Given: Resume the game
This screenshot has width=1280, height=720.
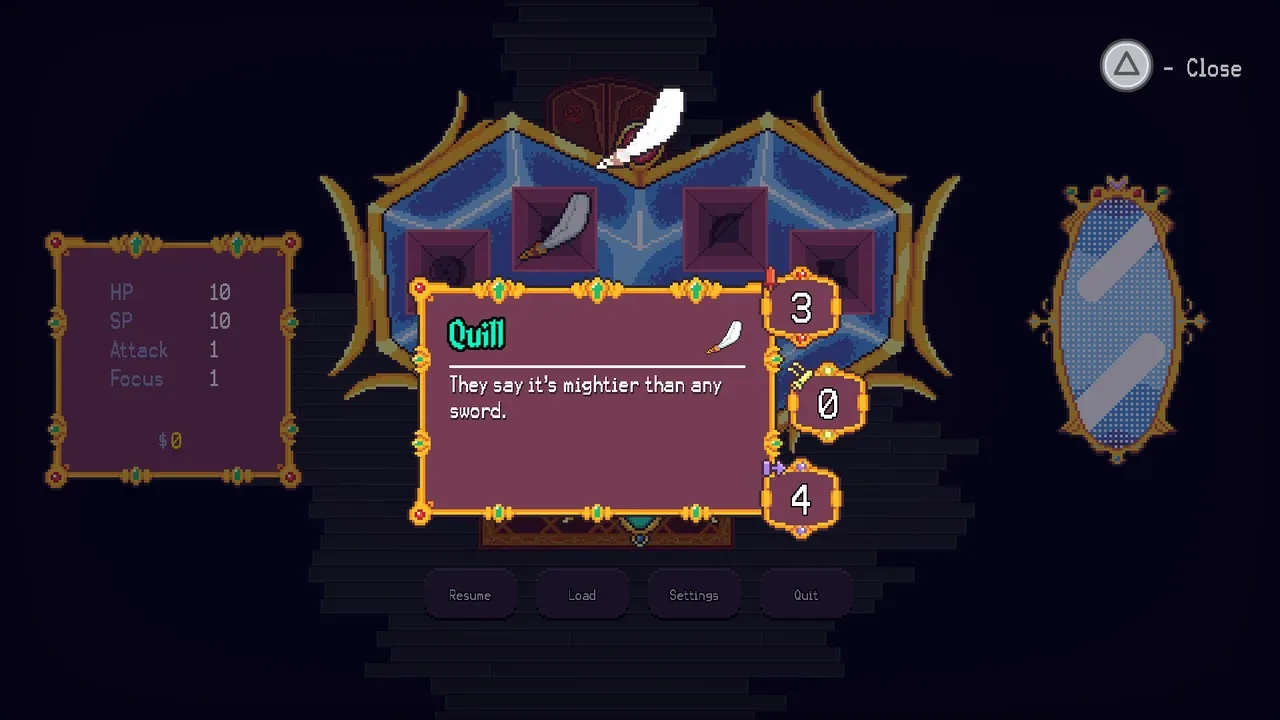Looking at the screenshot, I should point(470,595).
